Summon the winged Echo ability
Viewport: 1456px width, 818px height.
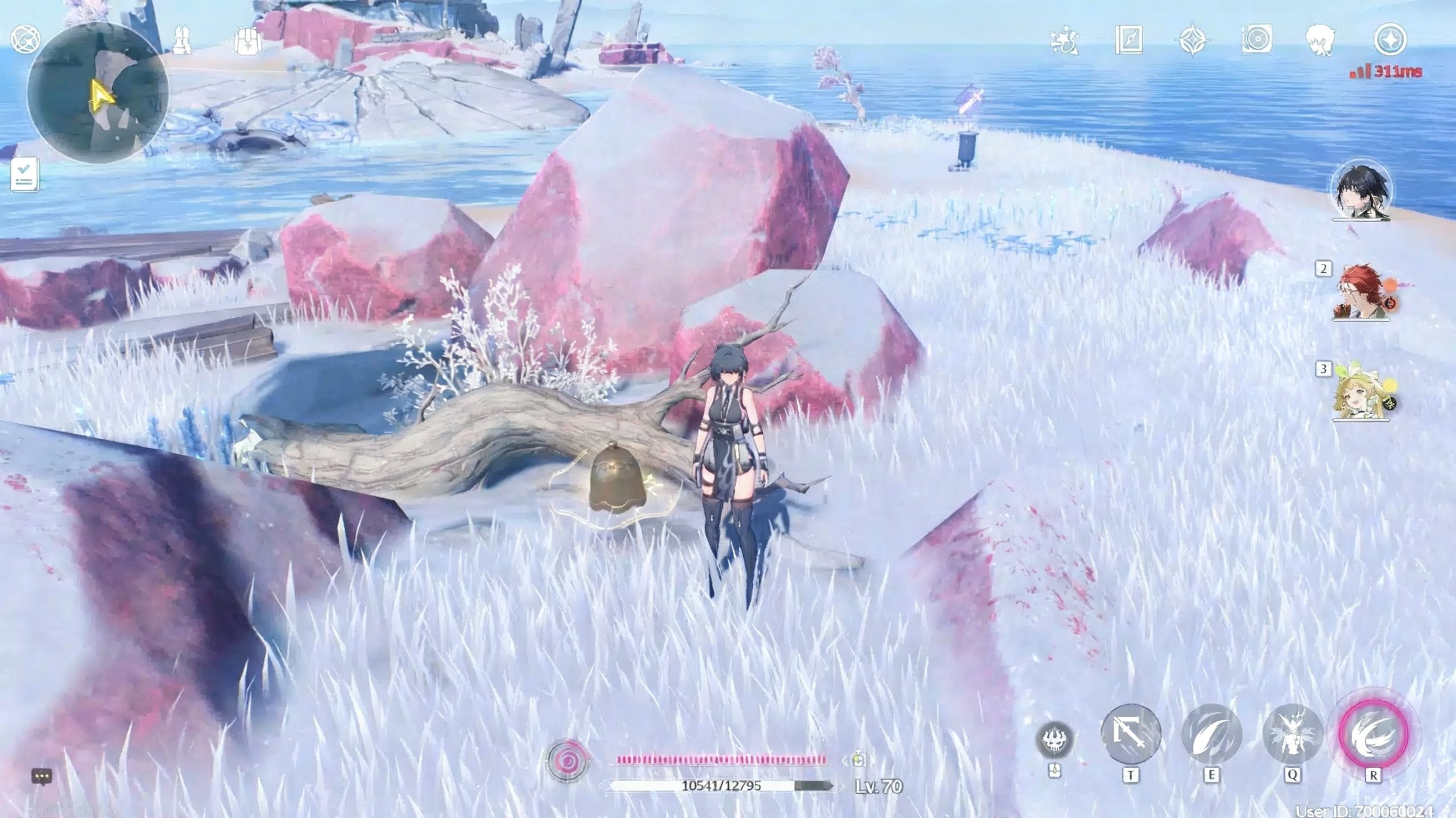(1292, 733)
